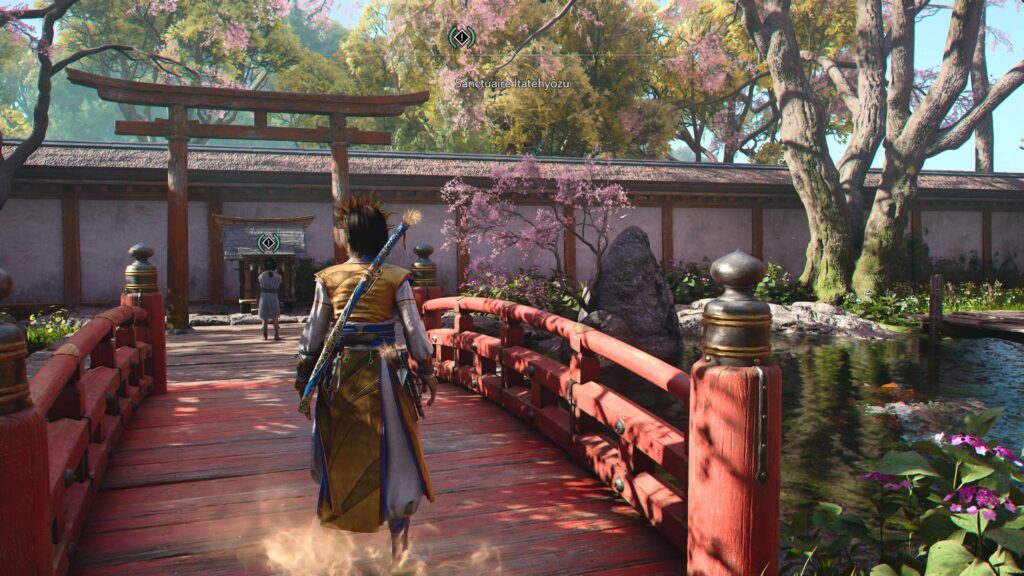Click the quest marker over the notice board

tap(268, 242)
